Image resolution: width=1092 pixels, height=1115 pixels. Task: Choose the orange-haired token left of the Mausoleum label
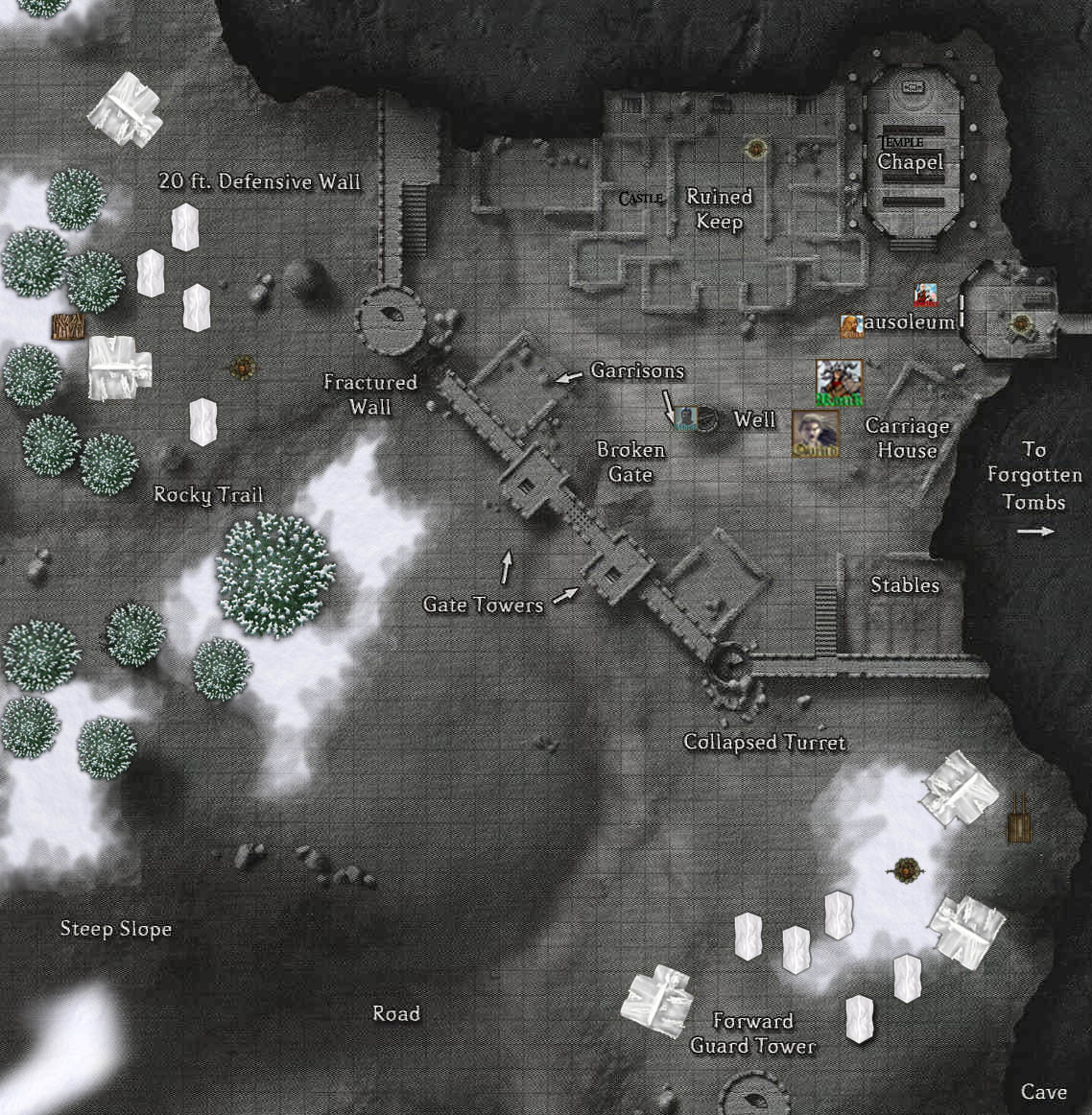click(x=851, y=326)
